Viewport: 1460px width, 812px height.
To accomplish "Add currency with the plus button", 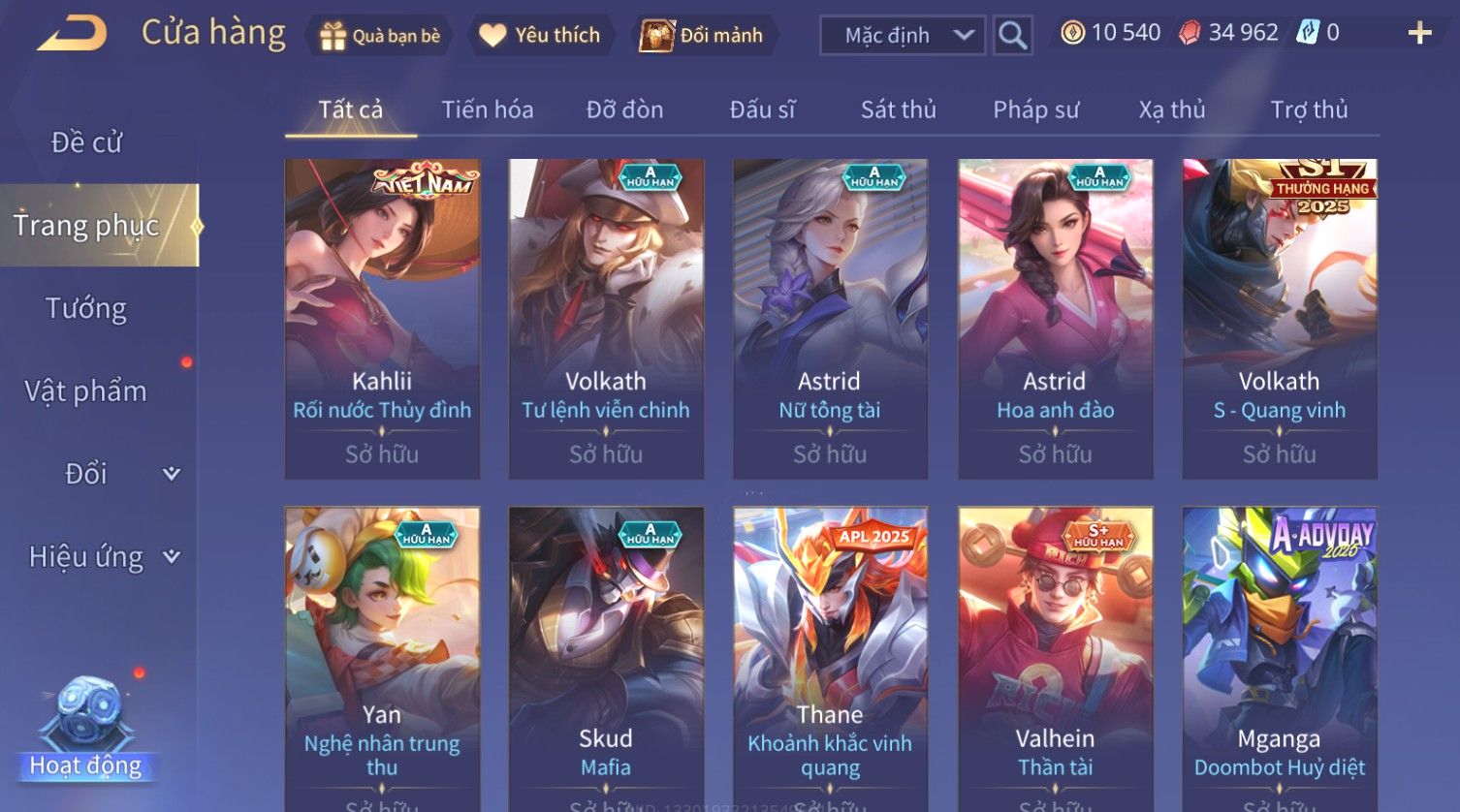I will pos(1419,34).
